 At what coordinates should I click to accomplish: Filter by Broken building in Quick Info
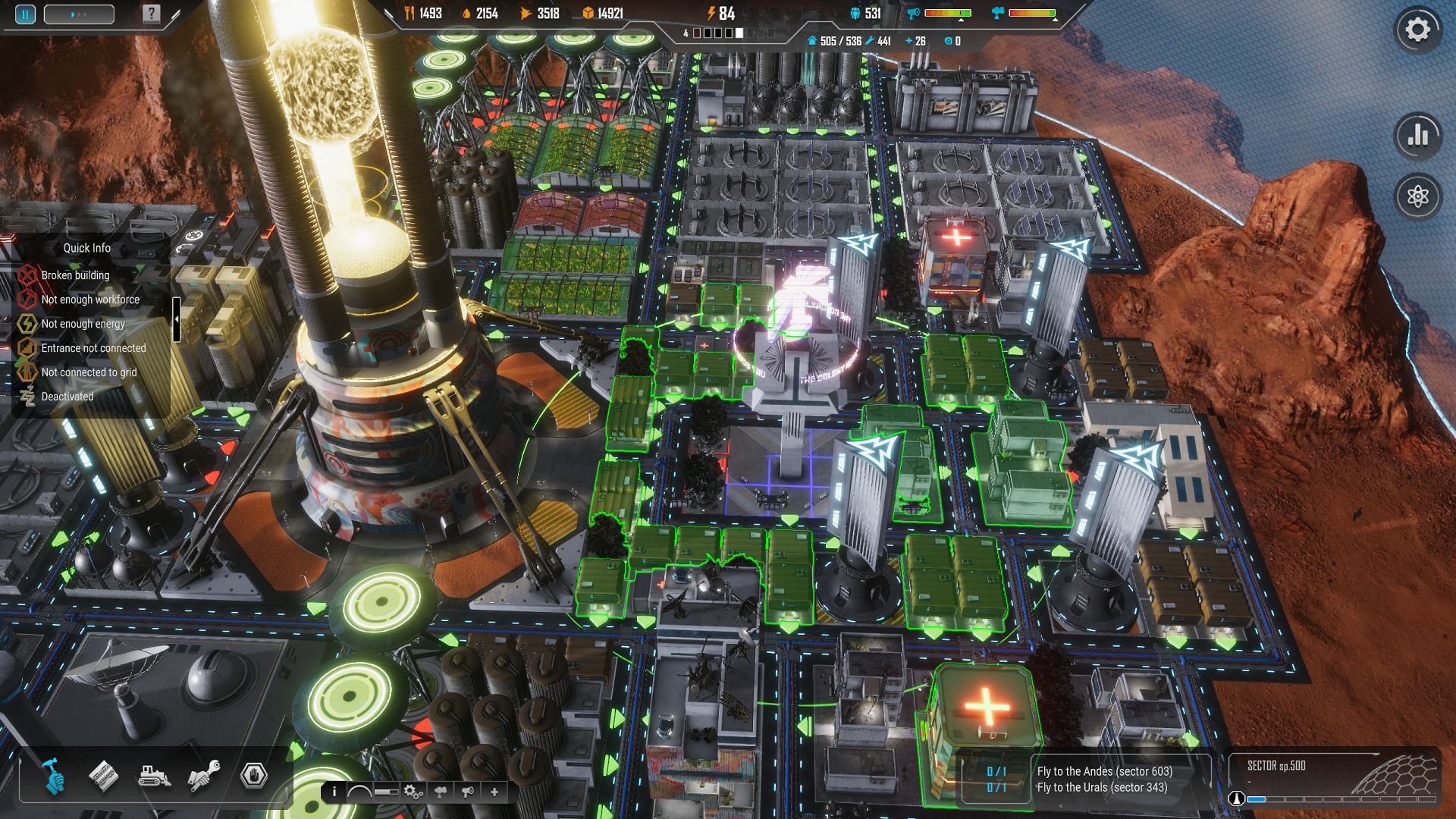click(75, 275)
